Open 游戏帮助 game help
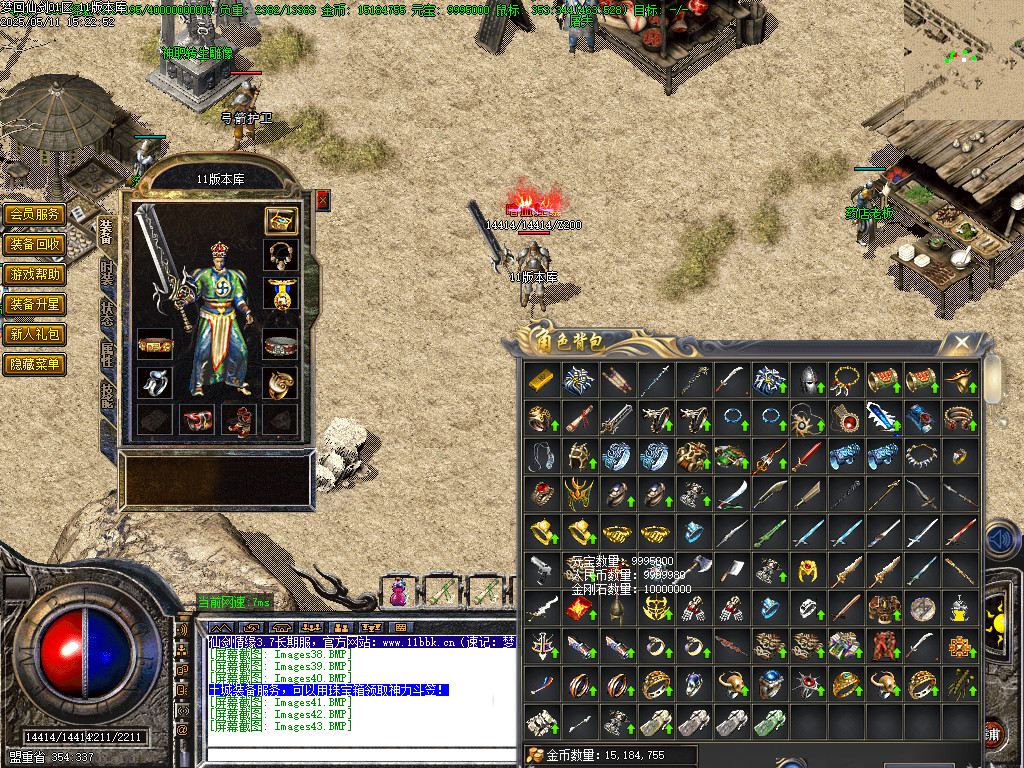This screenshot has height=768, width=1024. pyautogui.click(x=35, y=274)
